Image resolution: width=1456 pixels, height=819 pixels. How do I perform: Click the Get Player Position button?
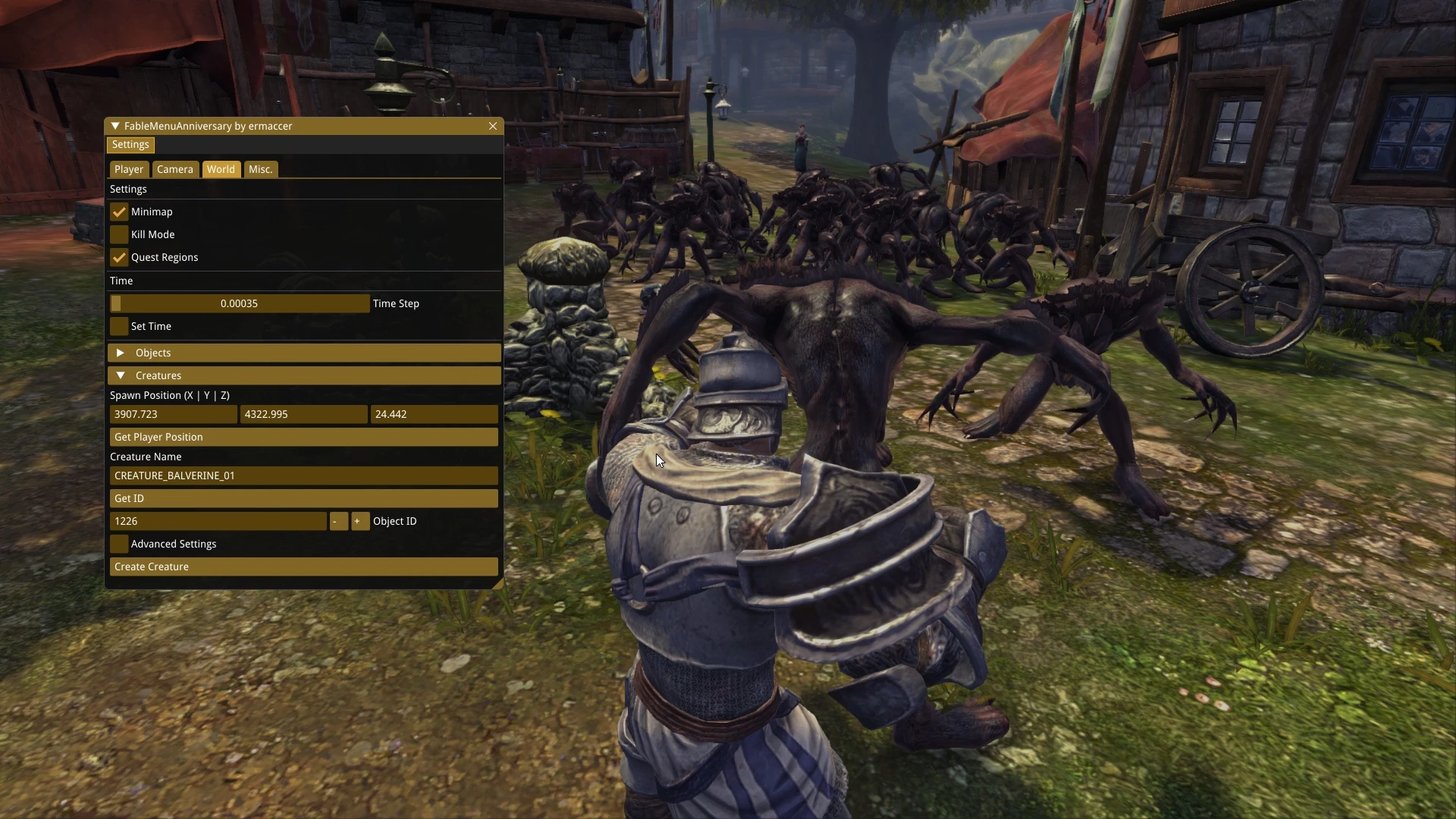(303, 437)
